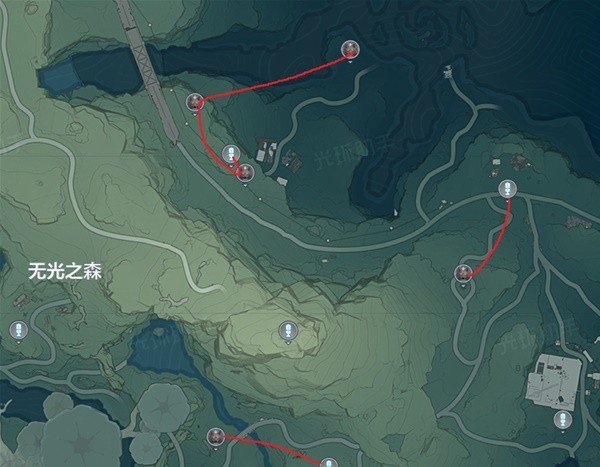Select the enemy marker beside the round tree canopies

click(215, 436)
